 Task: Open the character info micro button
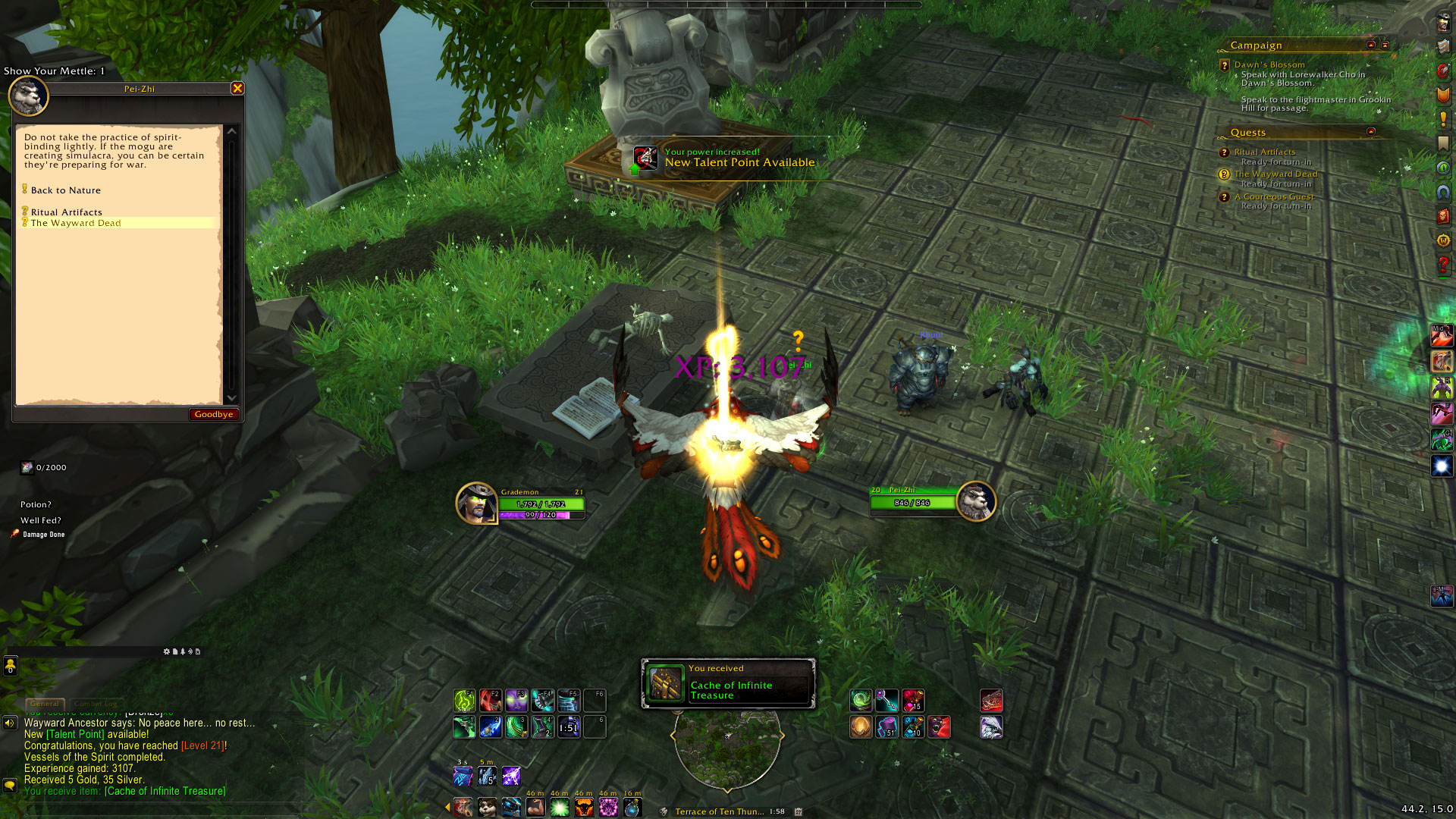click(1443, 23)
